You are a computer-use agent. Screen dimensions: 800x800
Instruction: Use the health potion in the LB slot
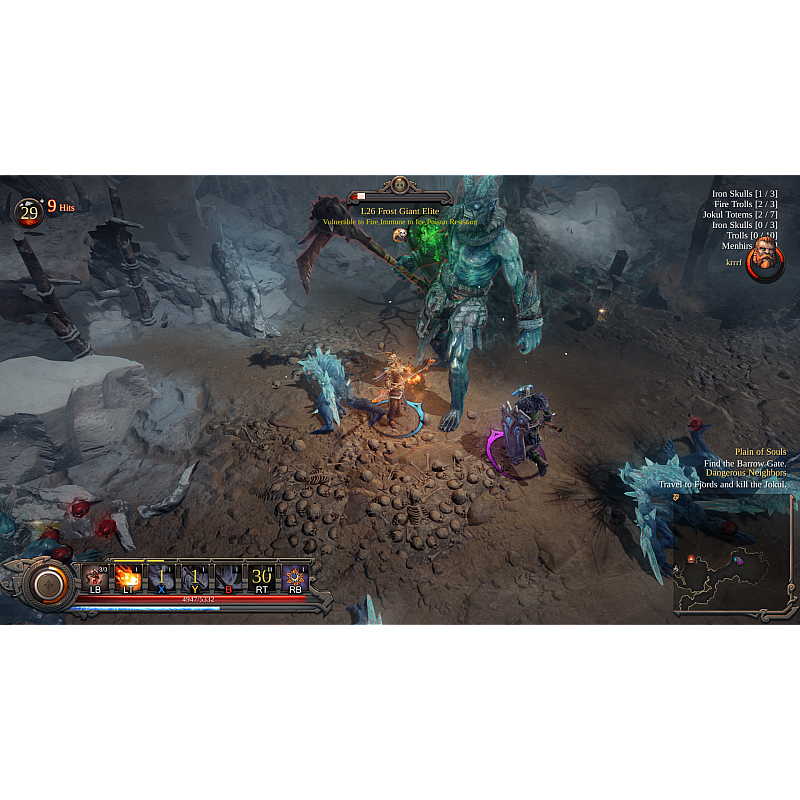[96, 577]
